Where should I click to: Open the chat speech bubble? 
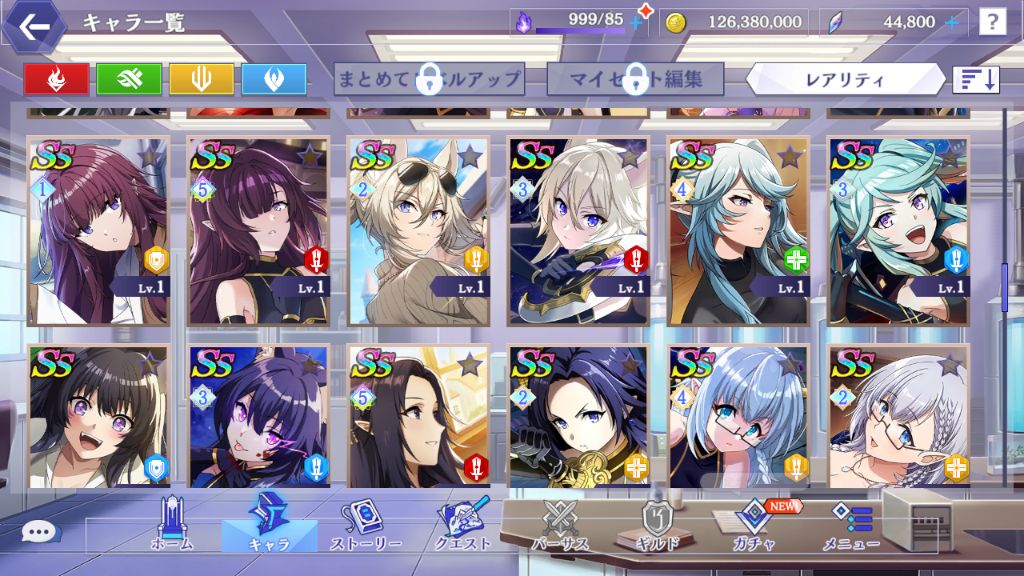coord(37,533)
